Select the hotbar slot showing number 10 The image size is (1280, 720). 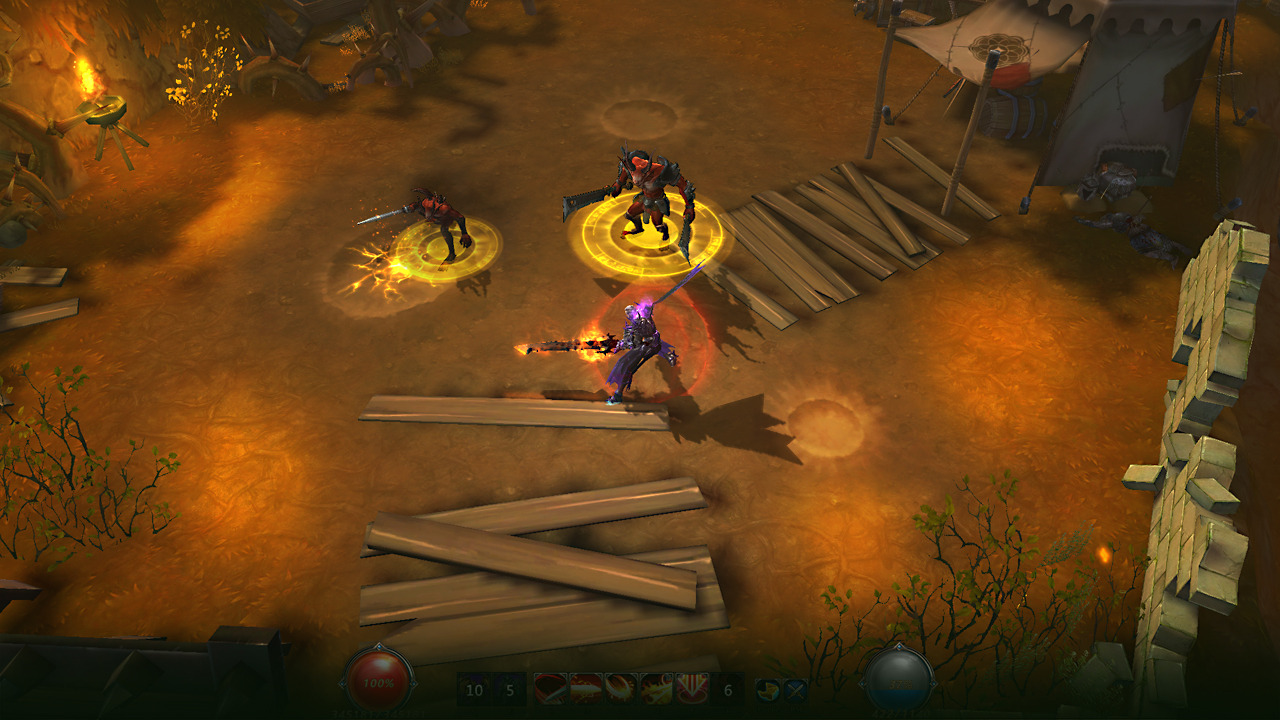pos(475,690)
